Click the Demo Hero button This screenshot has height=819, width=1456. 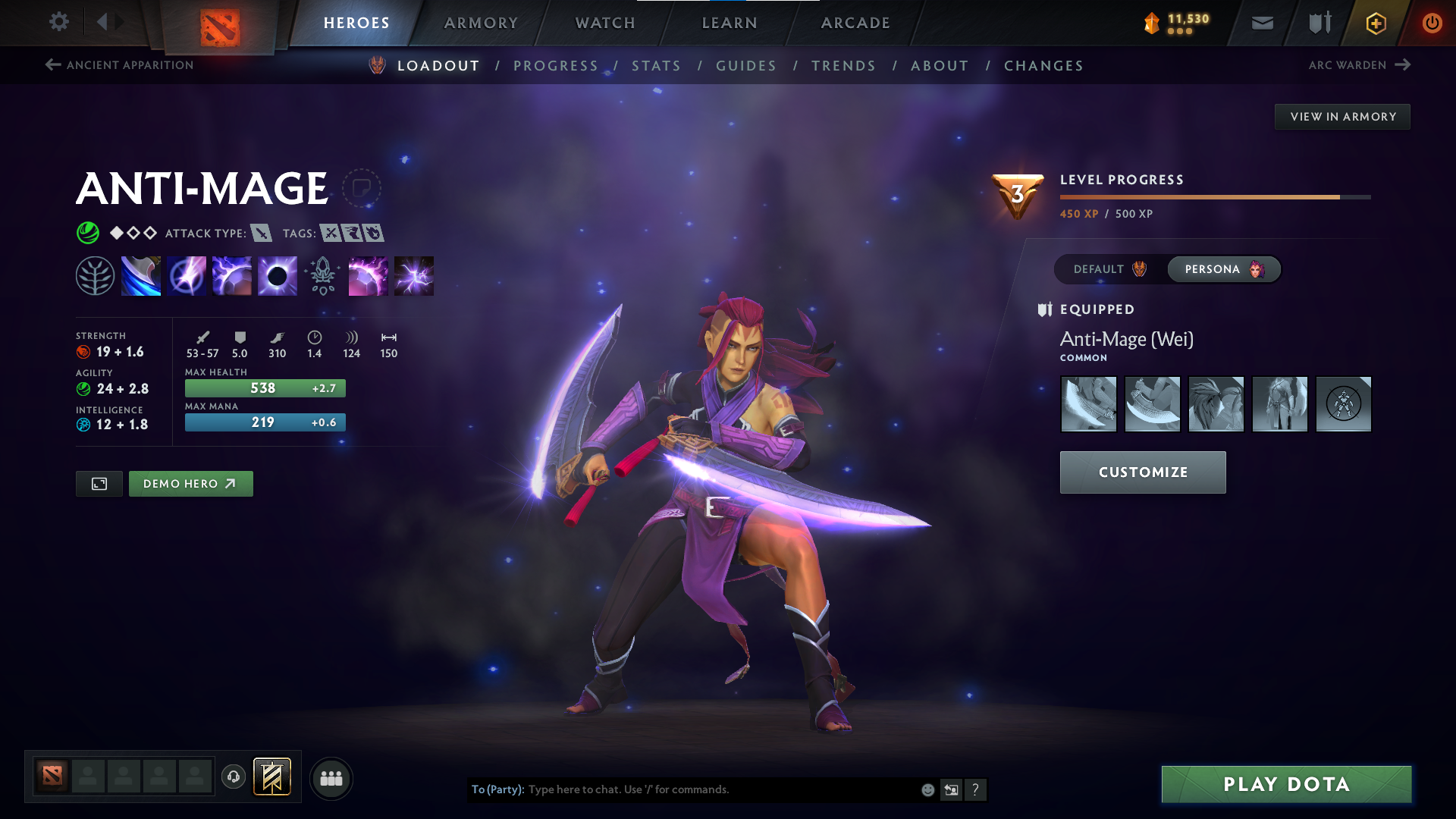(x=190, y=483)
